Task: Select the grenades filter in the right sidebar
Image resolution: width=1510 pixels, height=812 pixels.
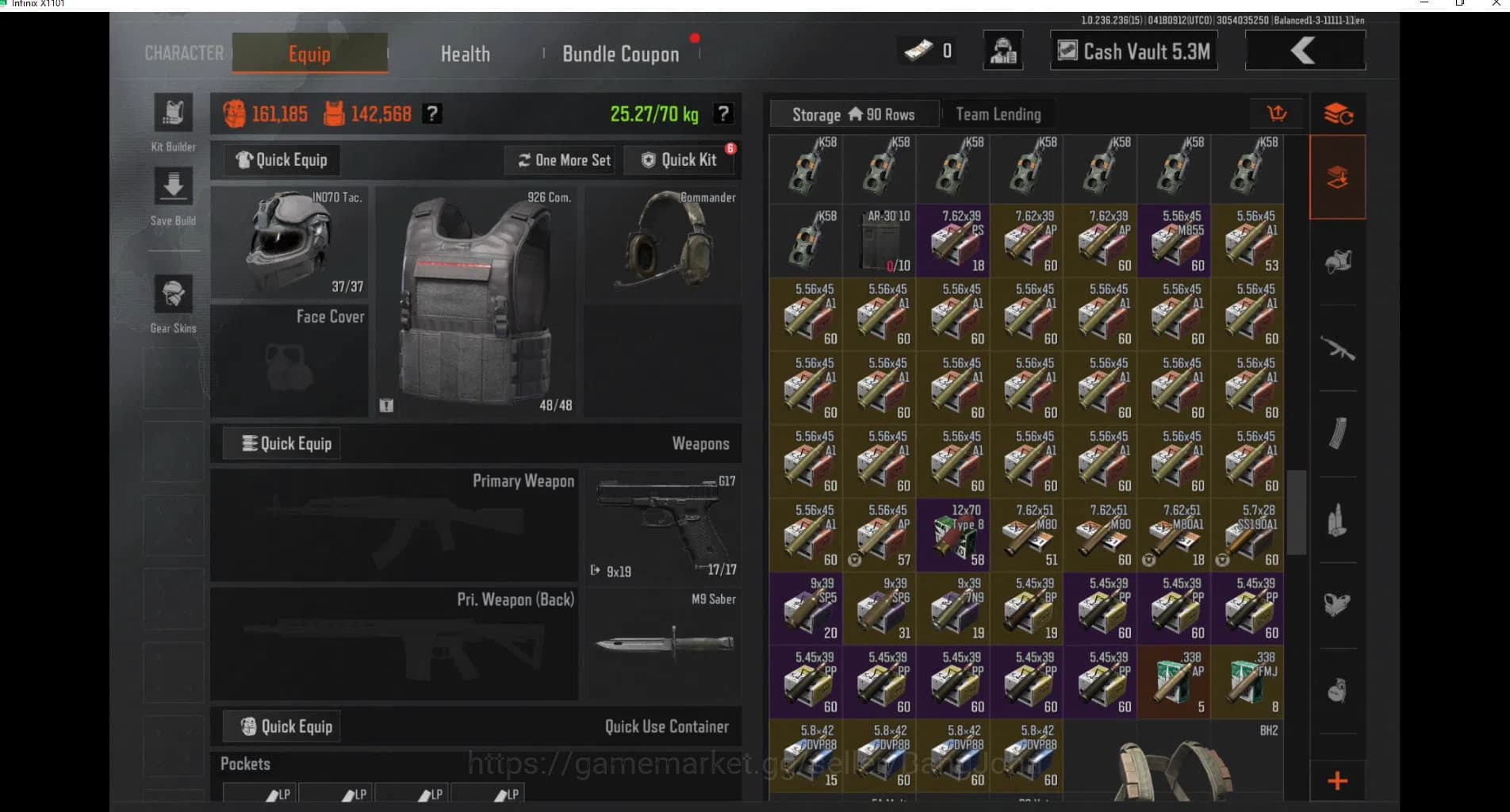Action: (1337, 690)
